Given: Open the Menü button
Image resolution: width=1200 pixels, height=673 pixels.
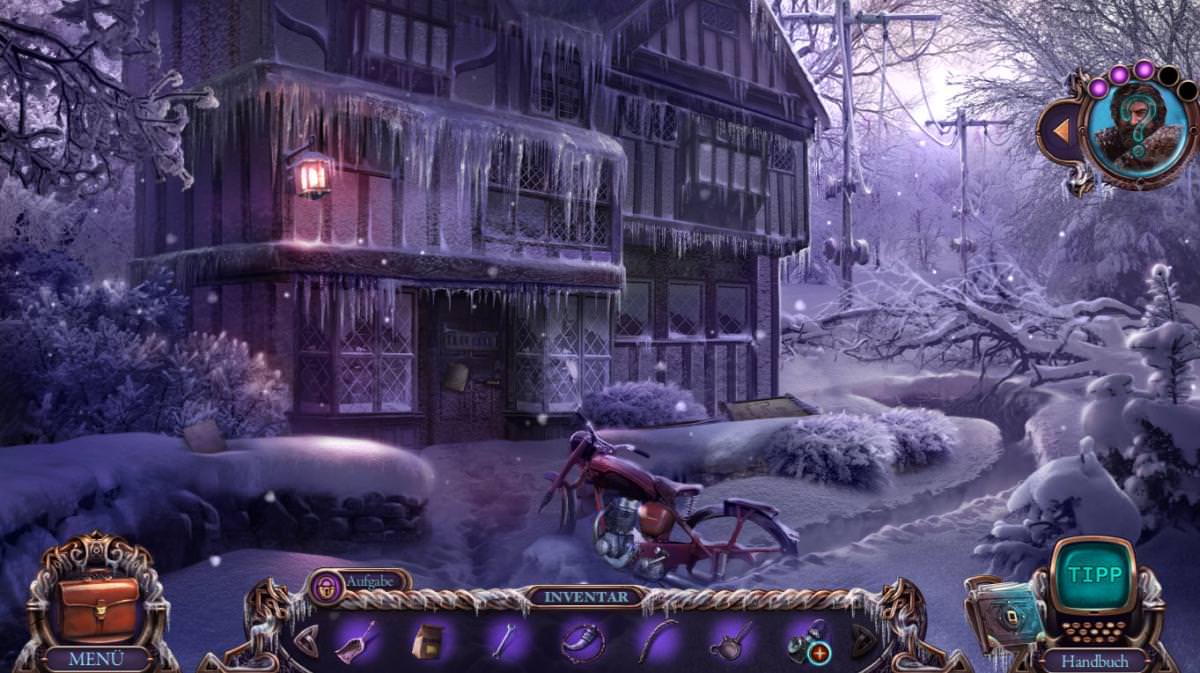Looking at the screenshot, I should [x=96, y=659].
